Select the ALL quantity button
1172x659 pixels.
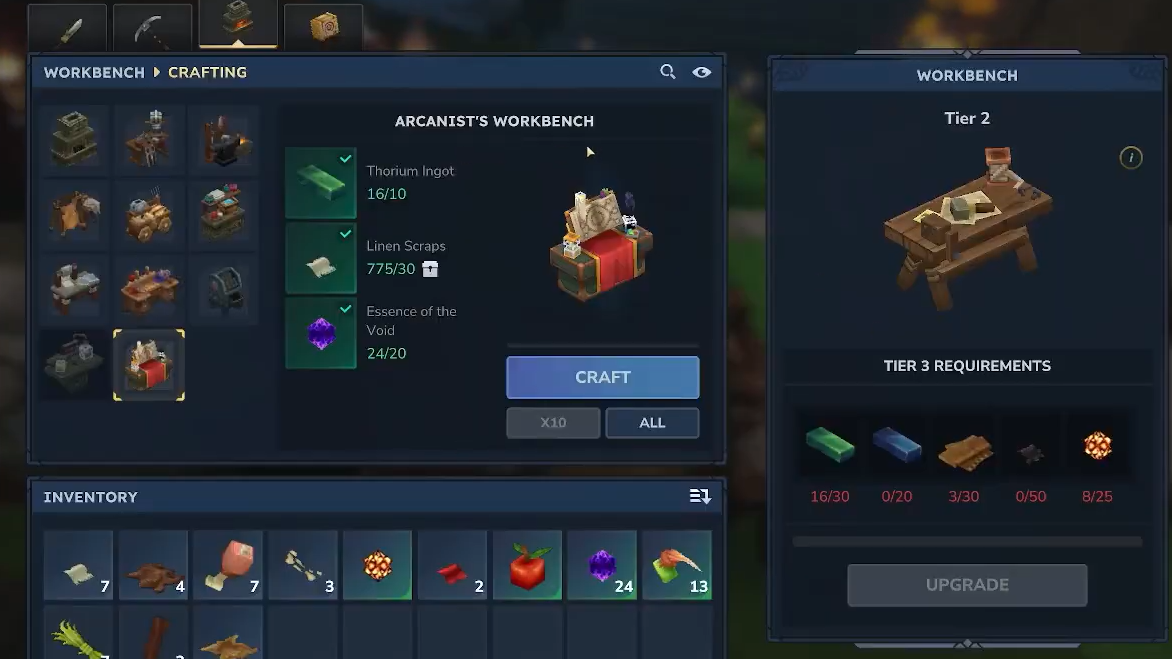[652, 423]
